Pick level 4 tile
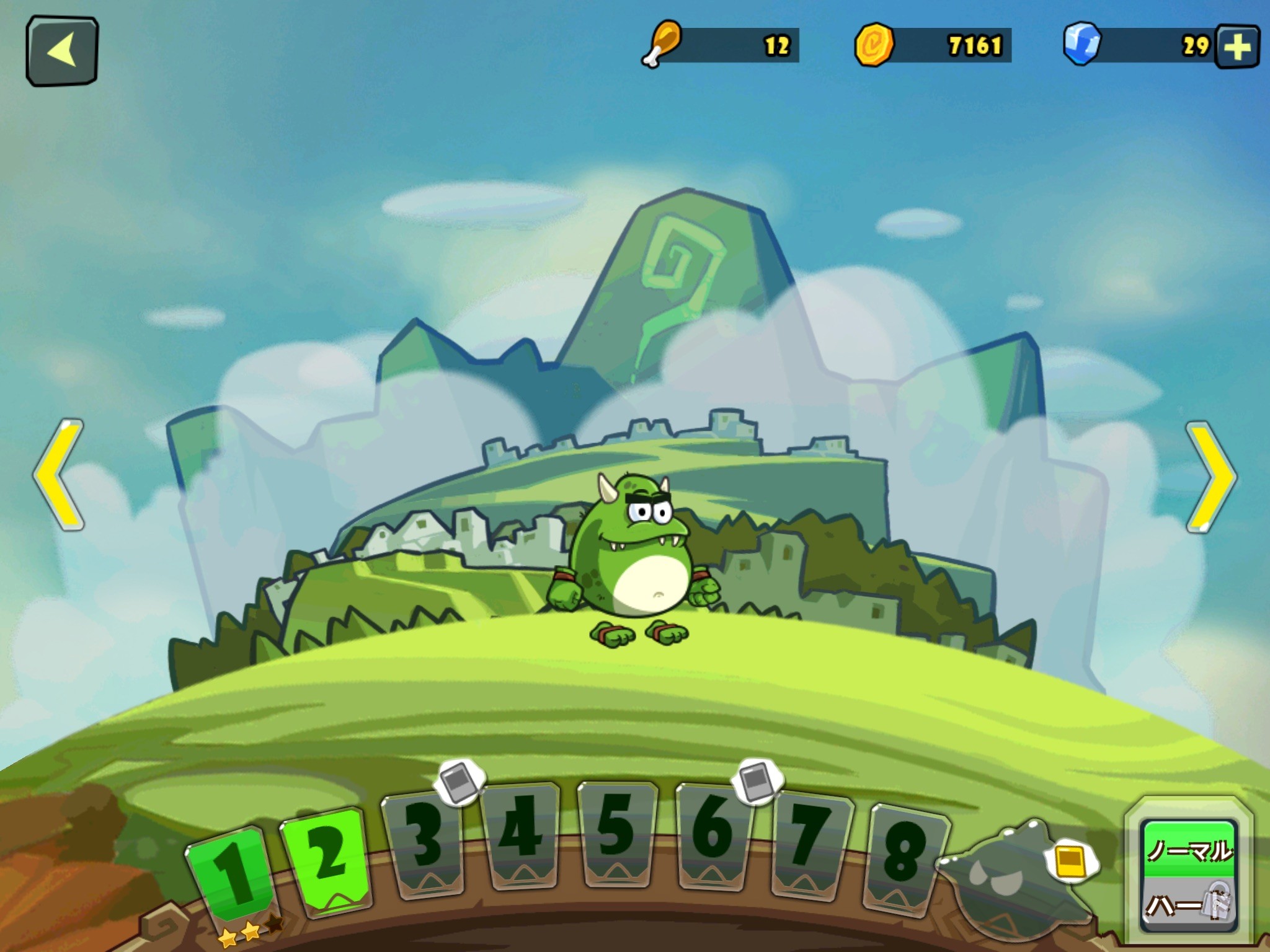 [x=522, y=834]
